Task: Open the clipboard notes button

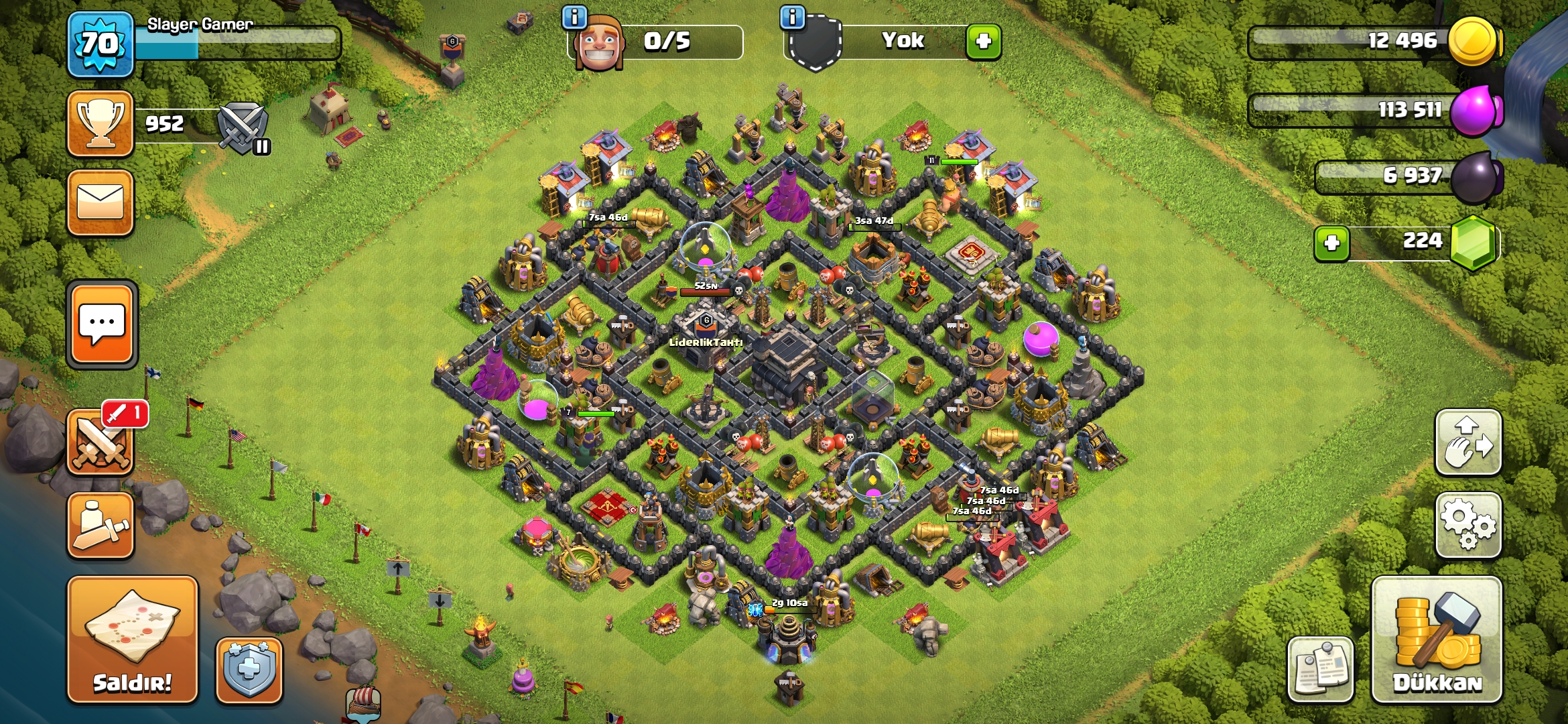Action: point(1320,670)
